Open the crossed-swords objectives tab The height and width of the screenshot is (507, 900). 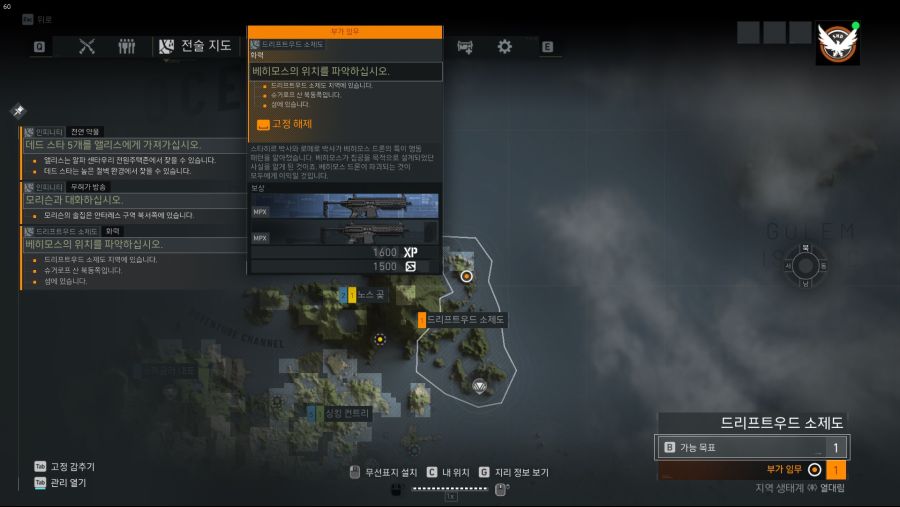tap(87, 46)
